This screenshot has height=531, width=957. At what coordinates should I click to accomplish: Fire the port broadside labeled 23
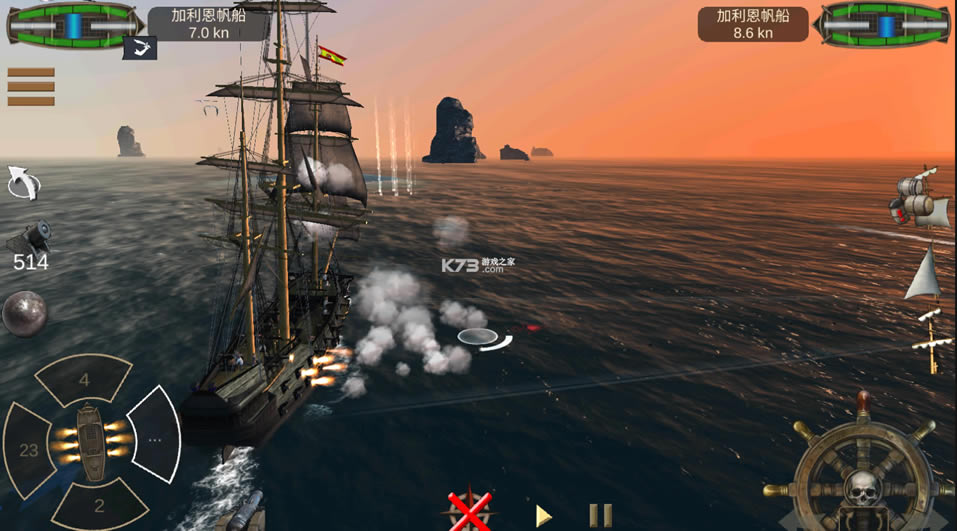click(x=29, y=450)
